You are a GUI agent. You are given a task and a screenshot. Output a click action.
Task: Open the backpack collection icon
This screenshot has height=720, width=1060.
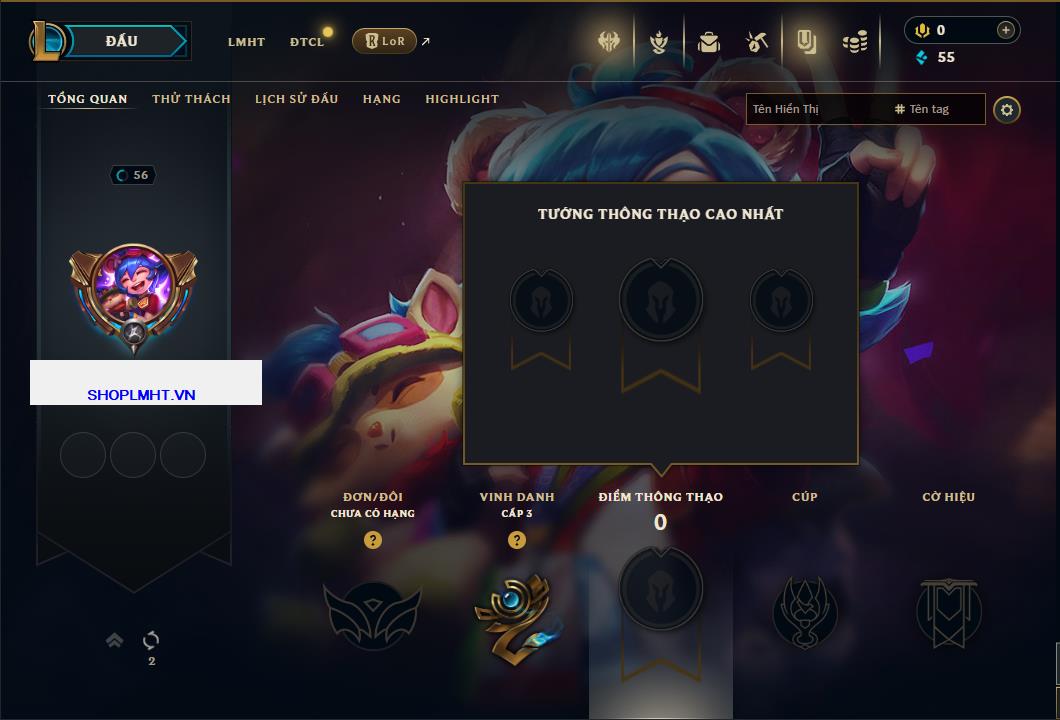click(x=708, y=42)
